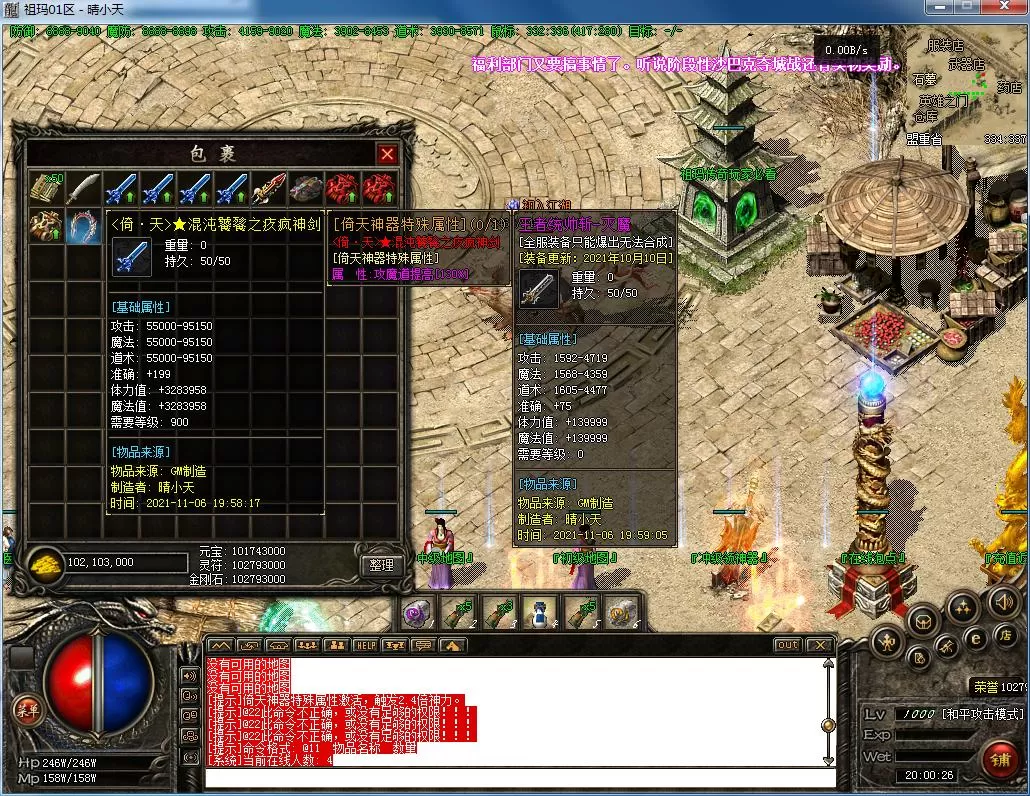Select the highlighted silver necklace slot
The width and height of the screenshot is (1030, 796).
tap(83, 227)
